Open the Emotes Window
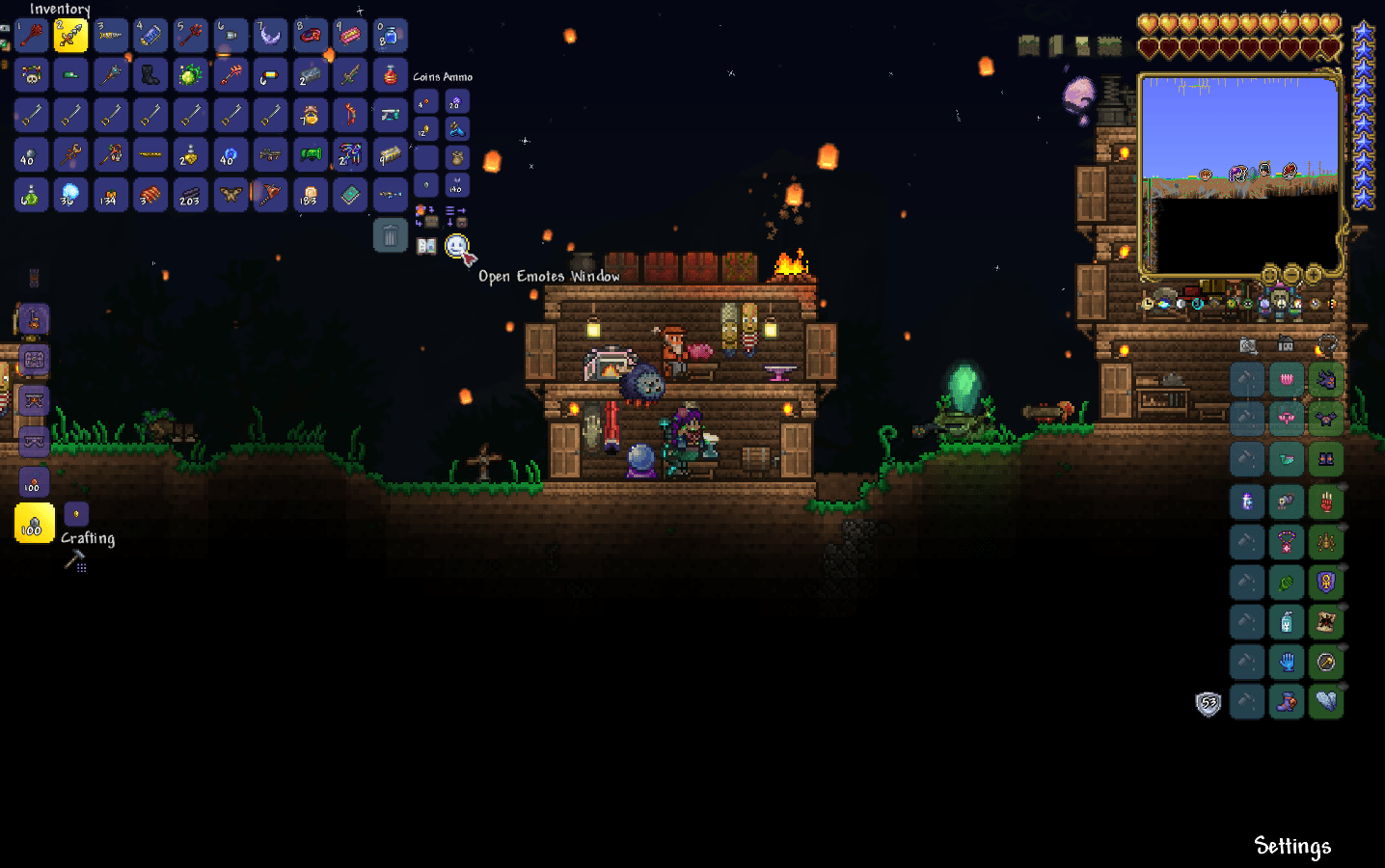 457,248
